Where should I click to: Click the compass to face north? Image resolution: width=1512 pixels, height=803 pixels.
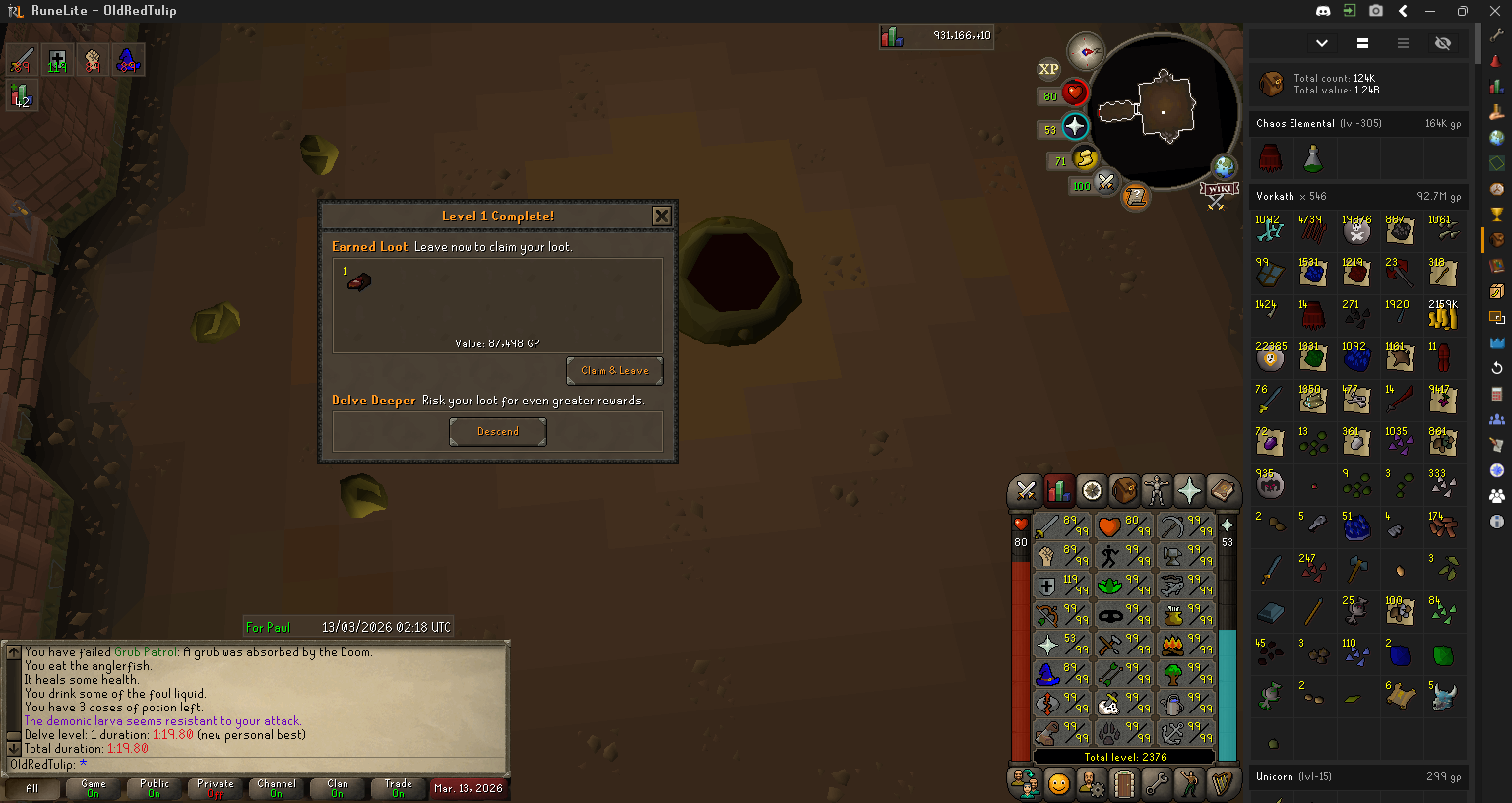tap(1086, 50)
